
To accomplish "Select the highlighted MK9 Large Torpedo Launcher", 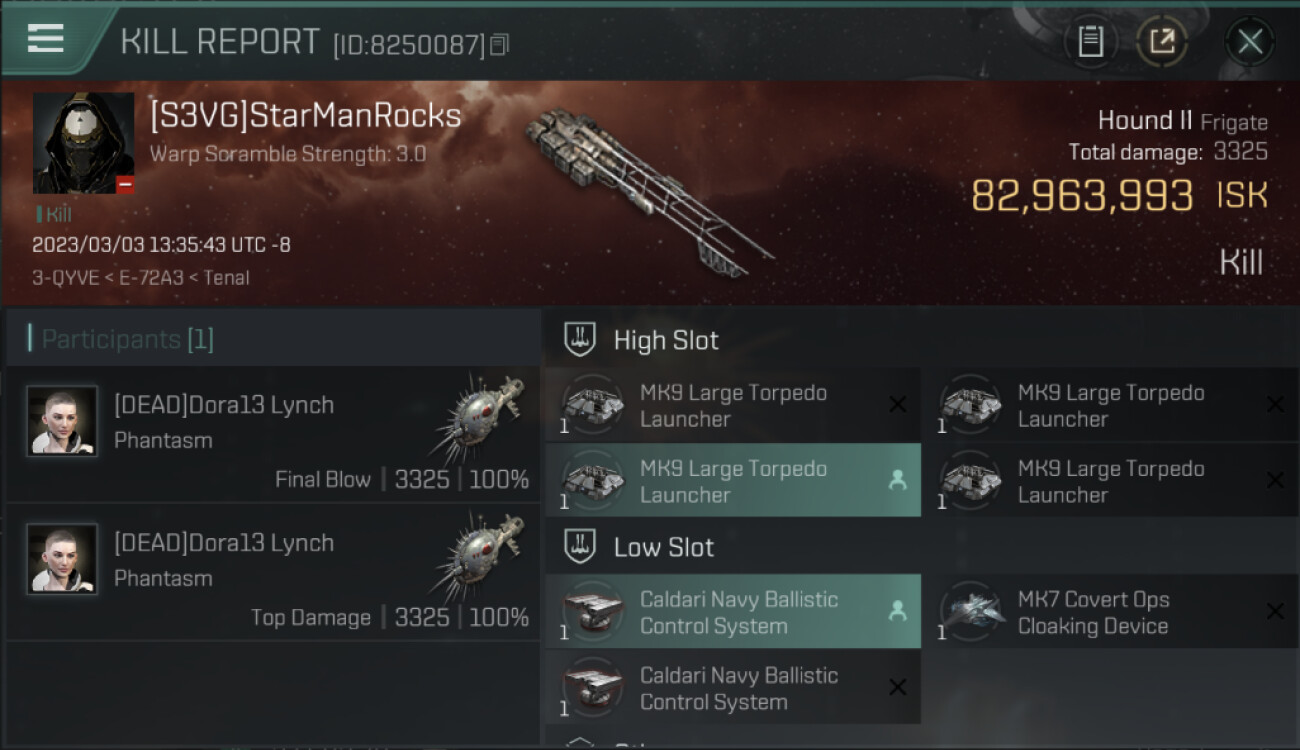I will tap(732, 481).
